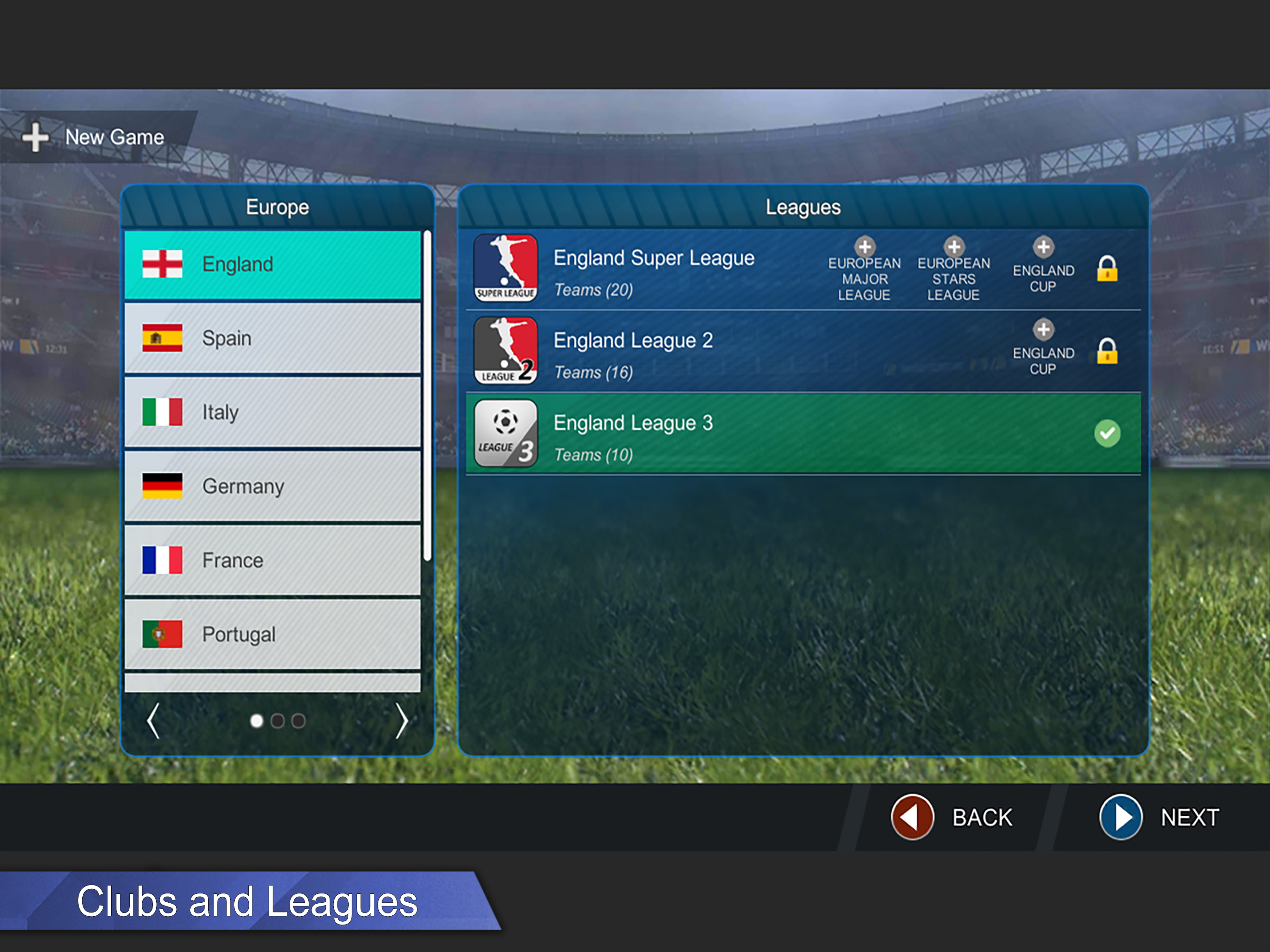Select England from the country list

pyautogui.click(x=272, y=264)
